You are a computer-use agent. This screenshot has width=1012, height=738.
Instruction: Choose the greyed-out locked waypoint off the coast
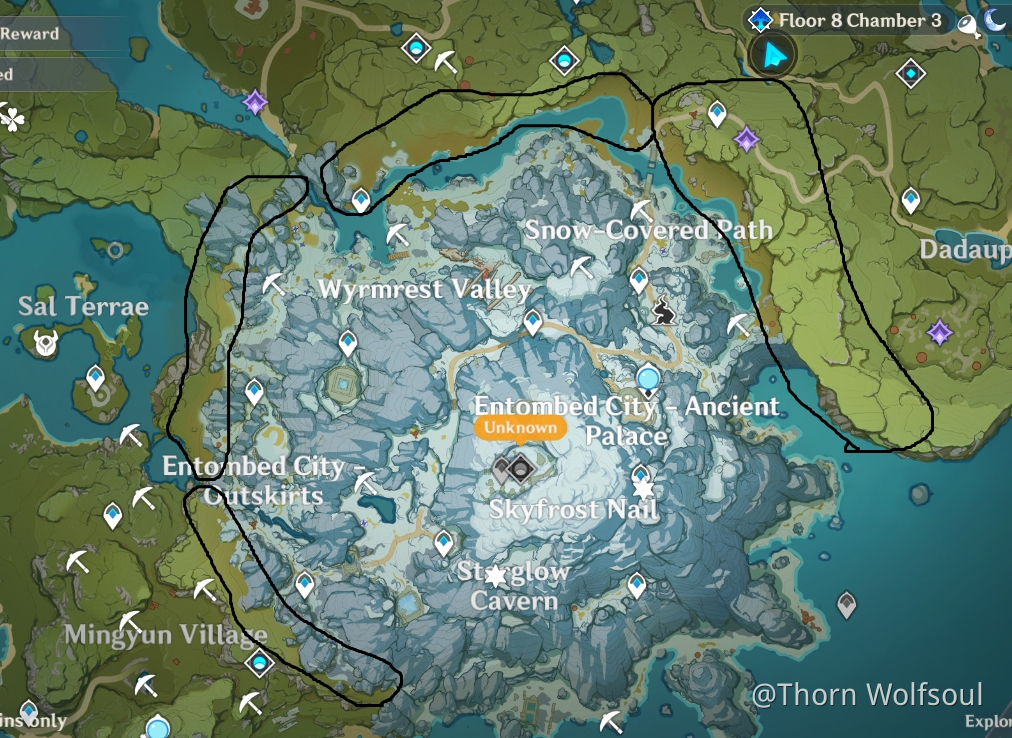click(847, 604)
